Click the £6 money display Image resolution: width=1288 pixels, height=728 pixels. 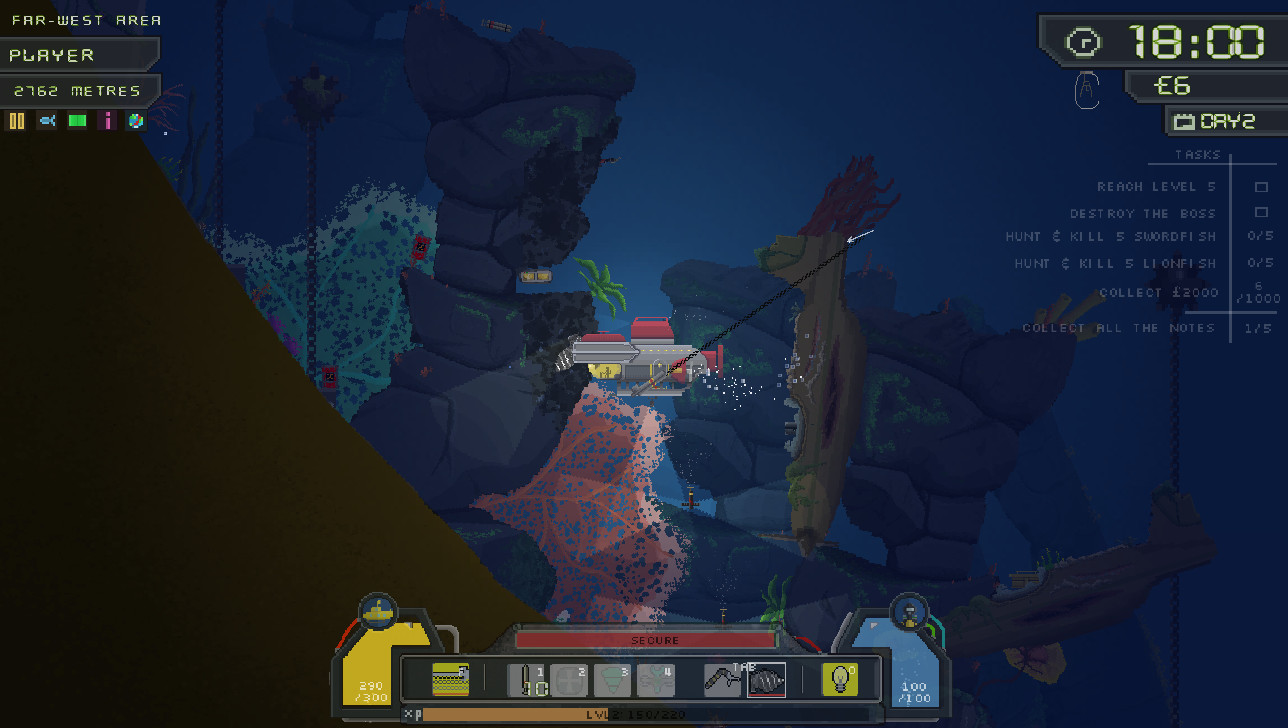pos(1172,86)
